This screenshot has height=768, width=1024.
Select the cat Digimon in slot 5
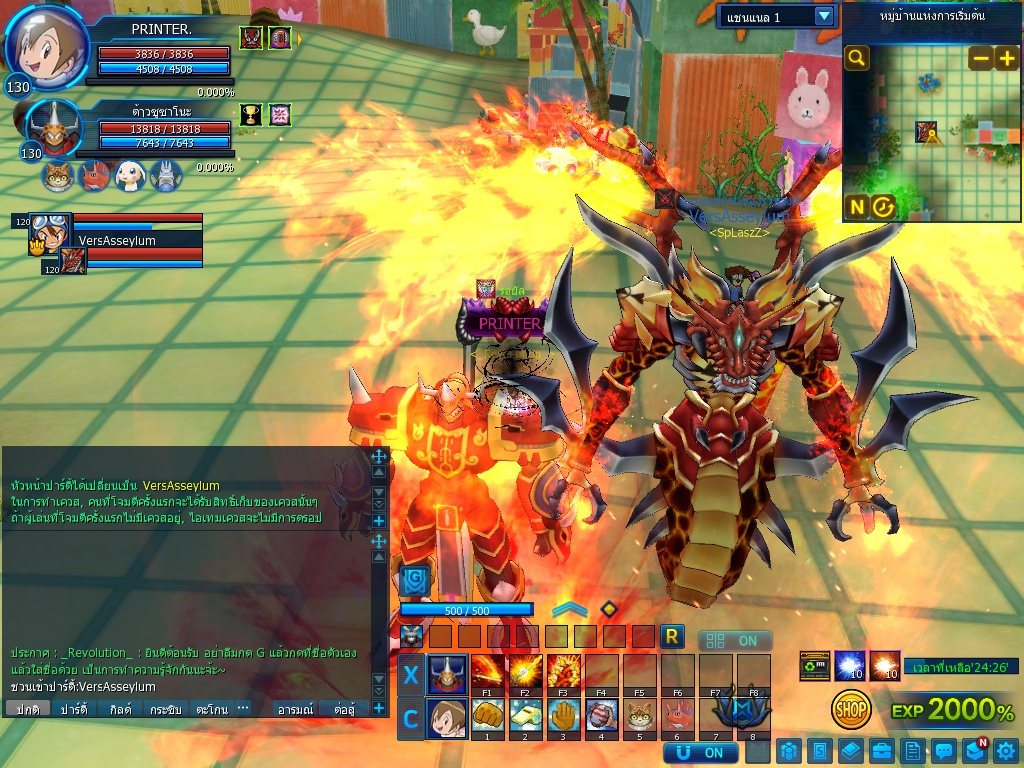[x=639, y=716]
